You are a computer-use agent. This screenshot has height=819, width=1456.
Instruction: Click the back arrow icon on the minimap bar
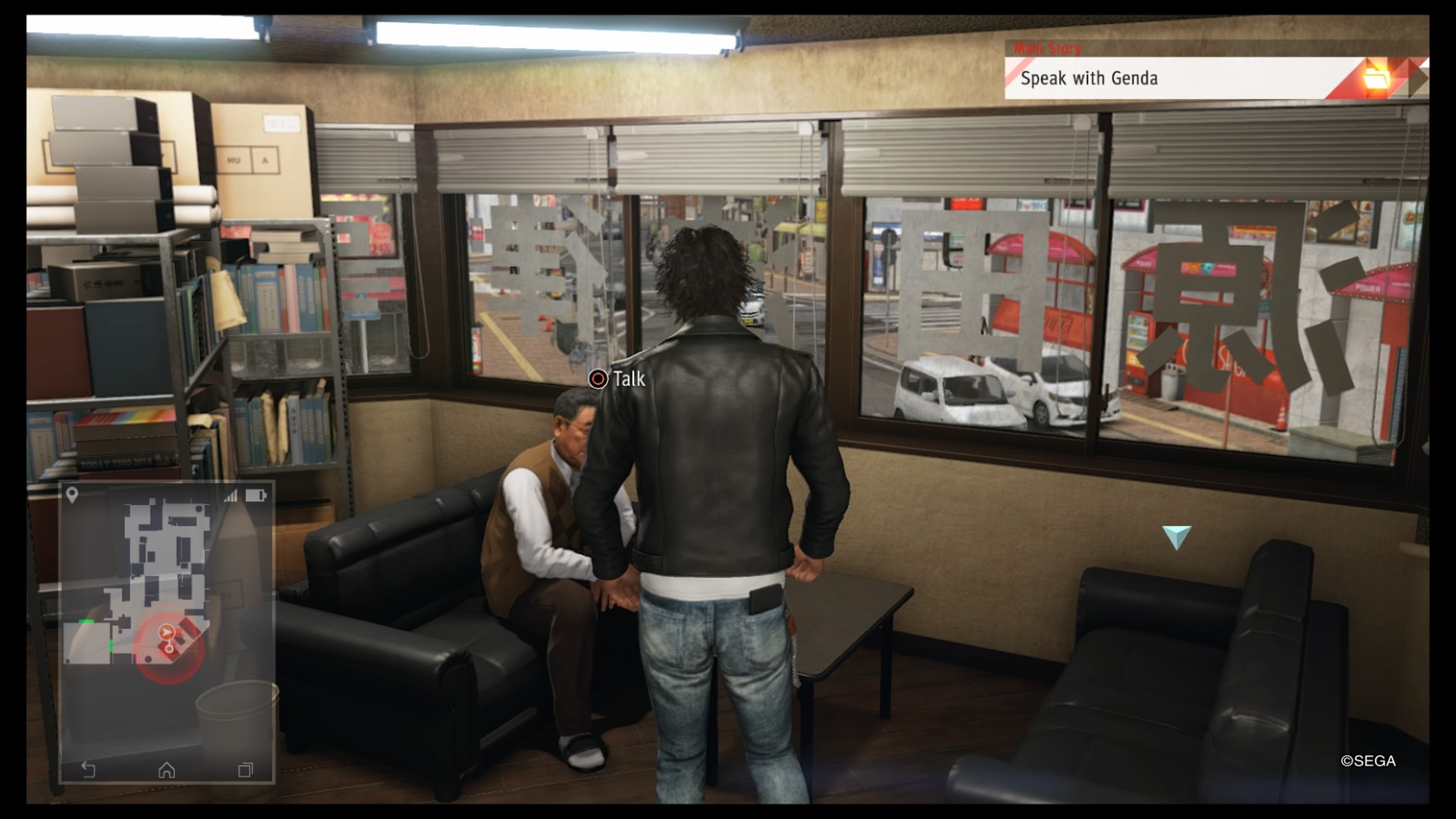87,769
